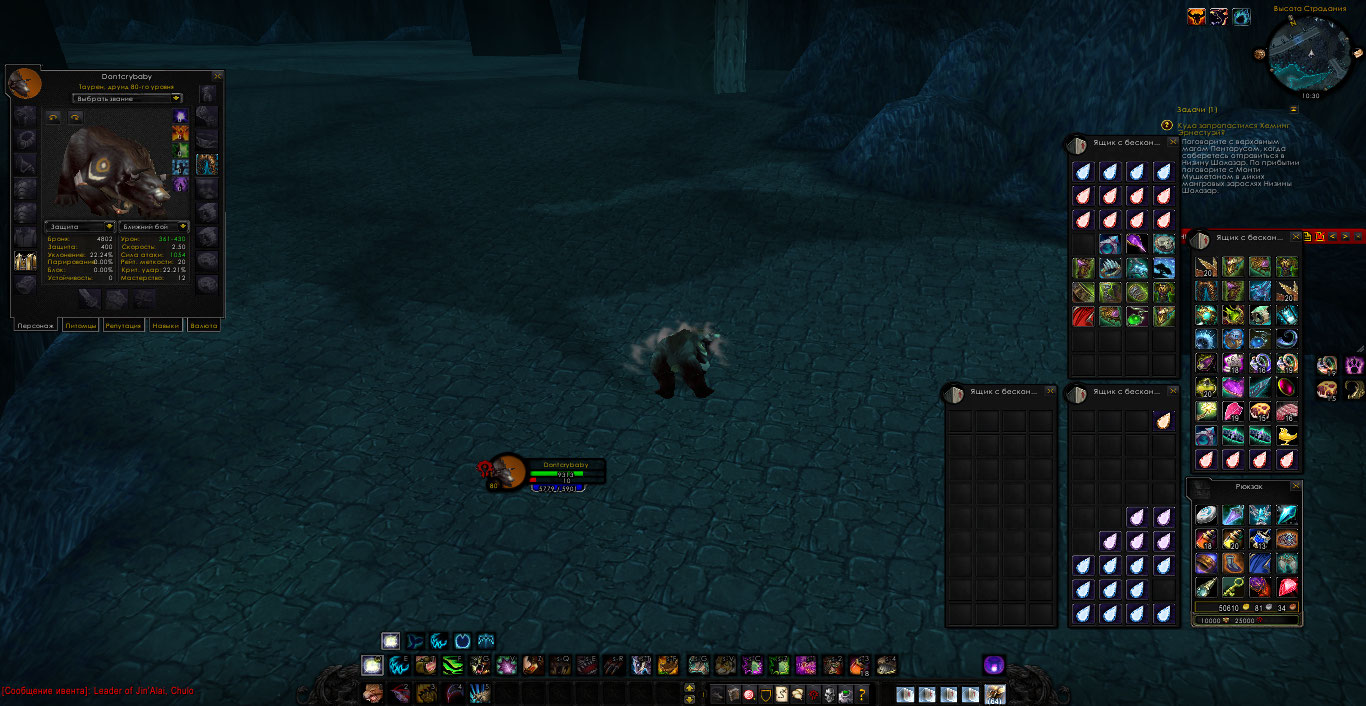Image resolution: width=1366 pixels, height=706 pixels.
Task: Switch to the Питомцы tab
Action: (x=80, y=325)
